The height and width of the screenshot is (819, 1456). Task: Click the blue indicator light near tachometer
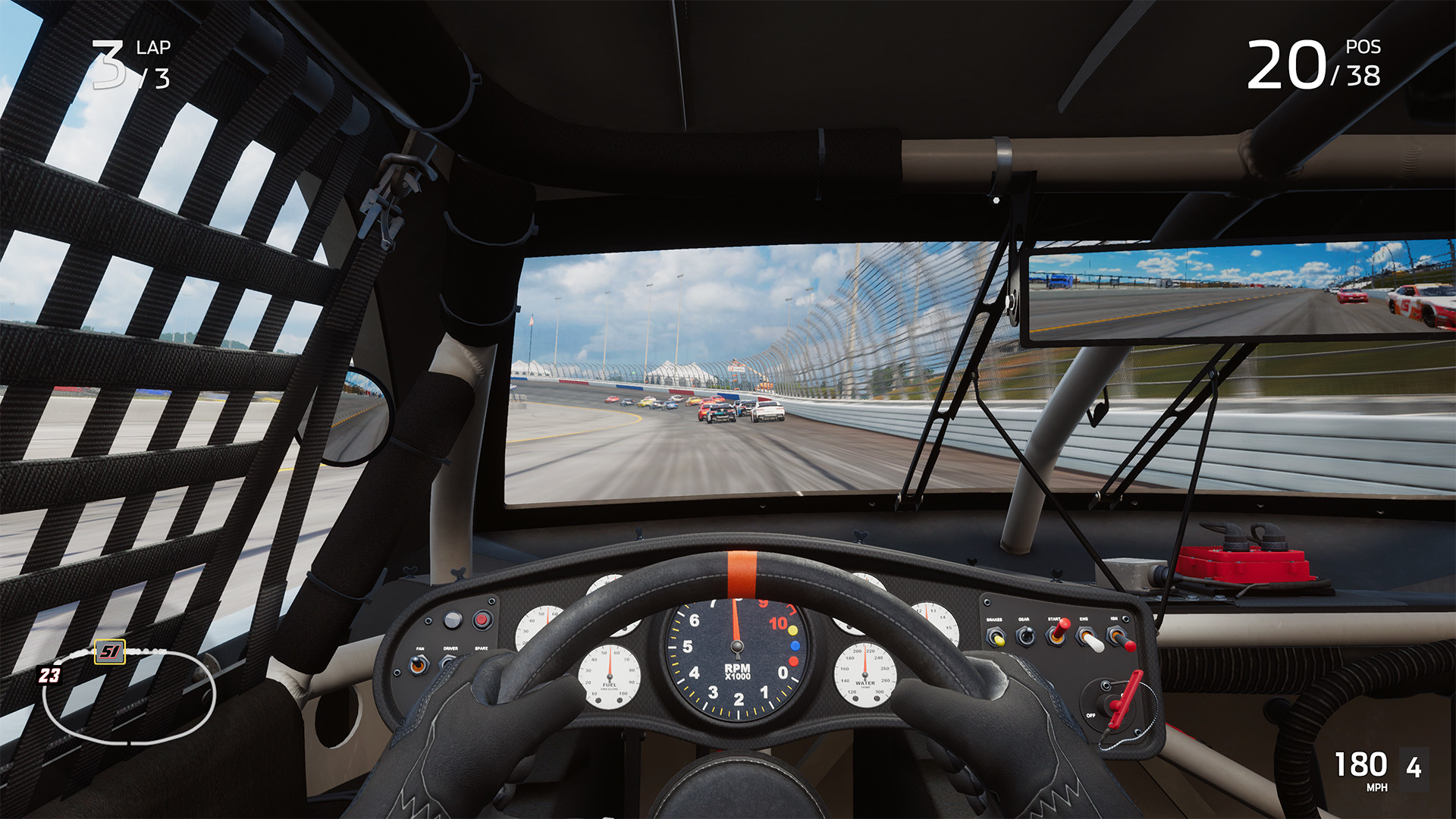(795, 646)
